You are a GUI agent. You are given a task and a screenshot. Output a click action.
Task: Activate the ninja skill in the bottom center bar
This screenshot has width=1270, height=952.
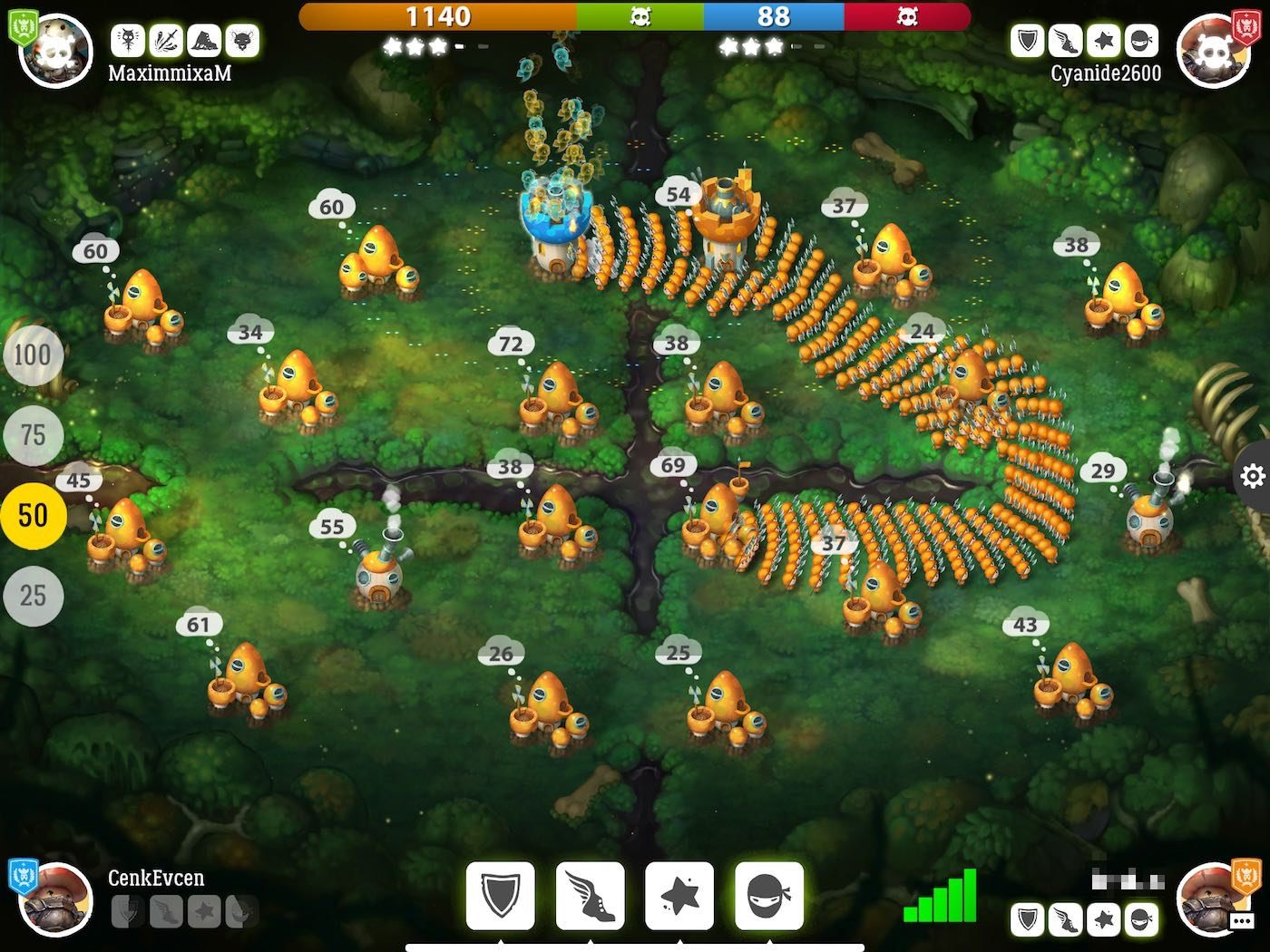click(768, 896)
